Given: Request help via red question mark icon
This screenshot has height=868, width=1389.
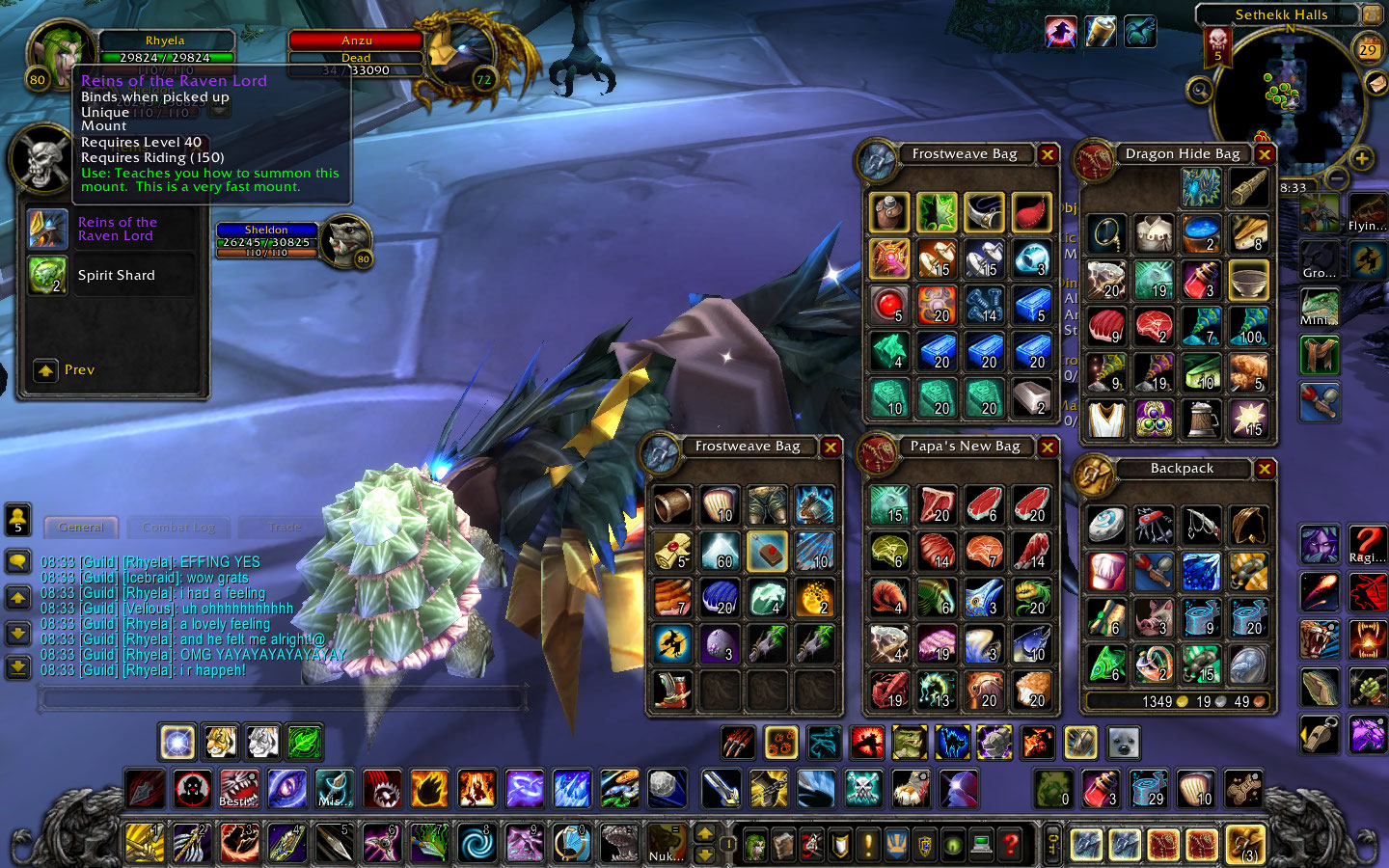Looking at the screenshot, I should 1010,844.
